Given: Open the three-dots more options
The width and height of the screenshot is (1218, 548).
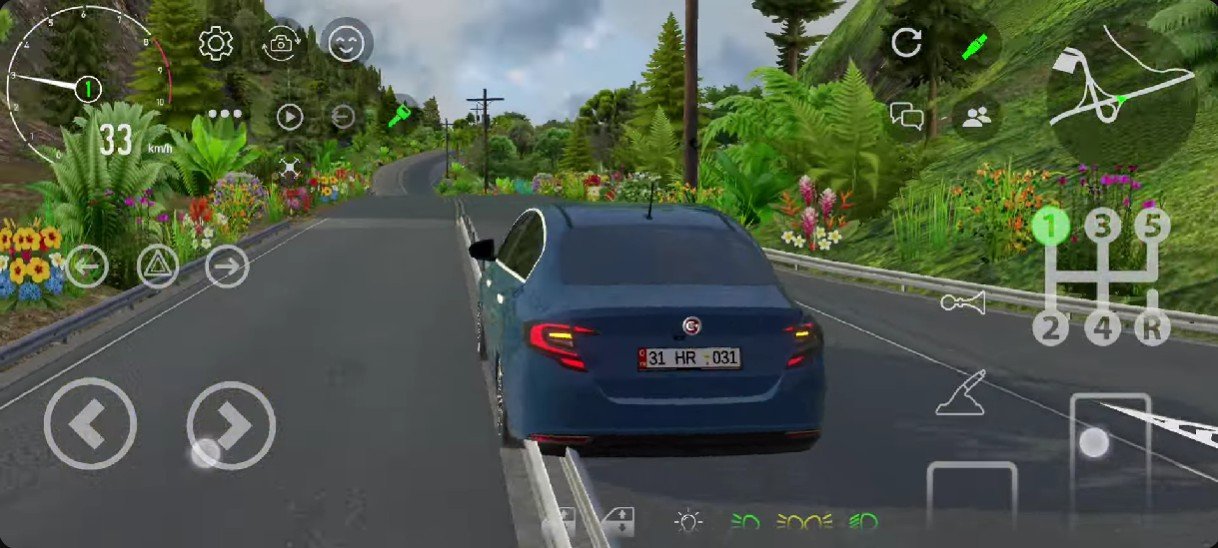Looking at the screenshot, I should click(225, 114).
